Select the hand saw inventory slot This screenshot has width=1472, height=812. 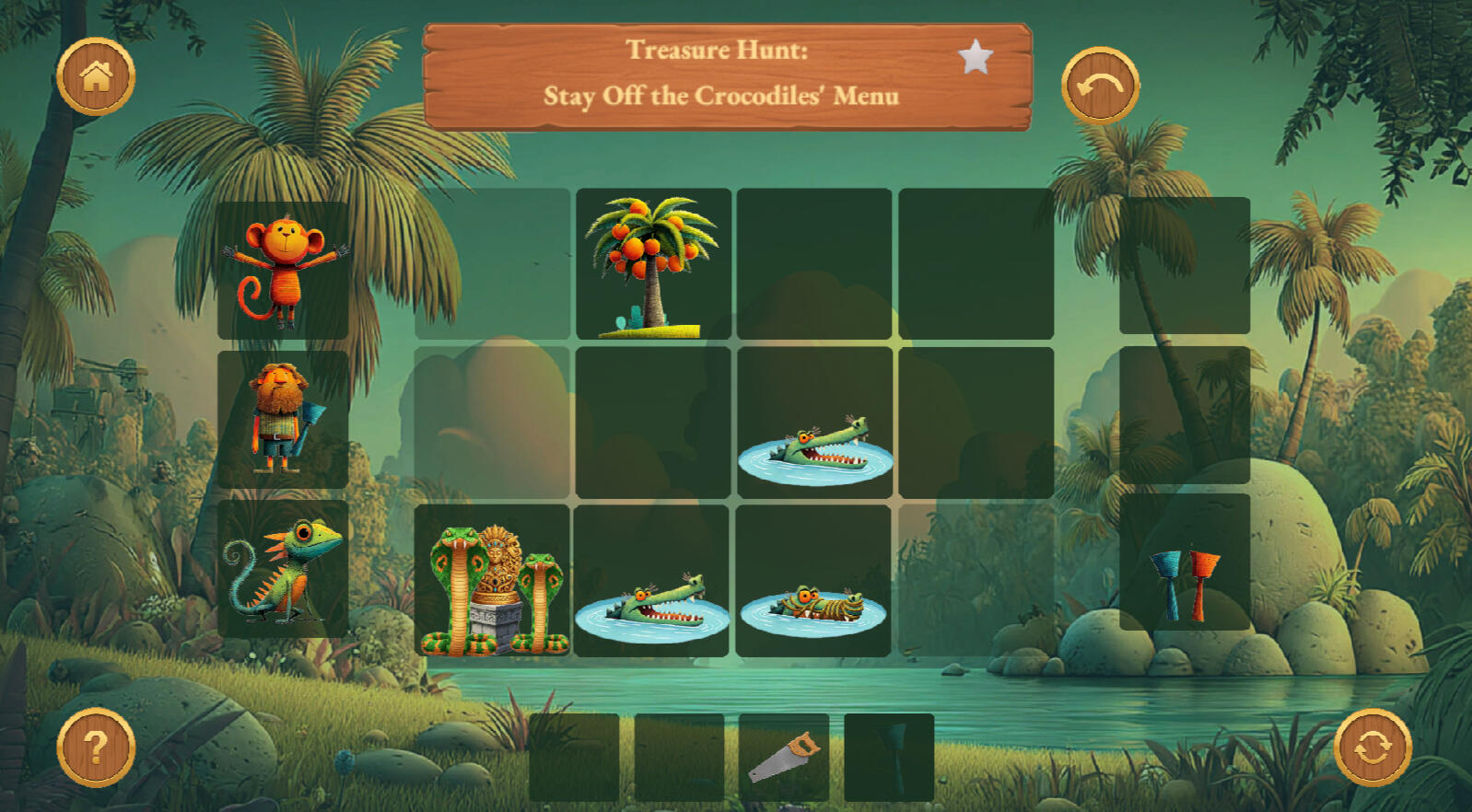pos(784,757)
